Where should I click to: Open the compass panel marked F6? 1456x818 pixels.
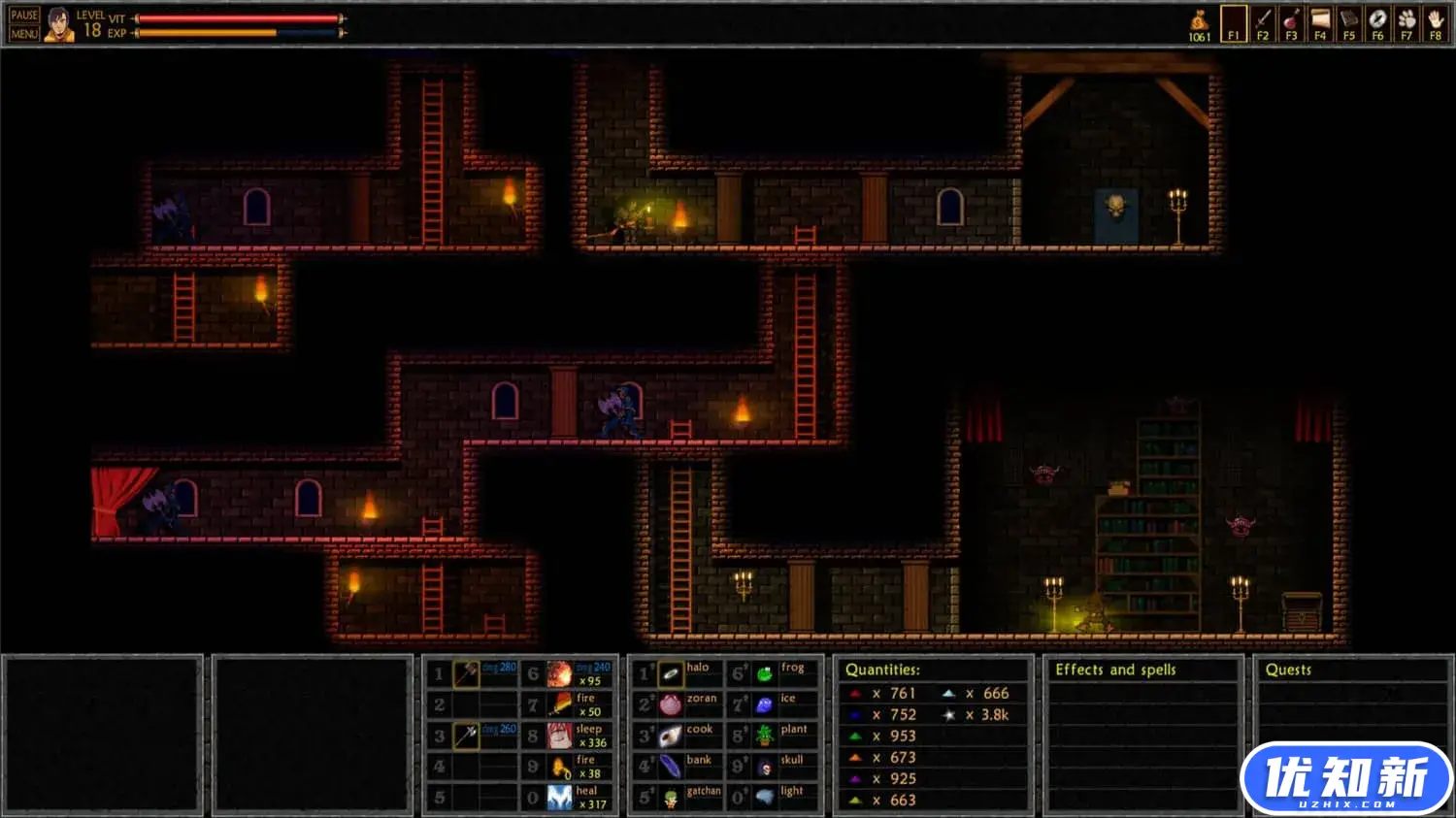click(1377, 23)
